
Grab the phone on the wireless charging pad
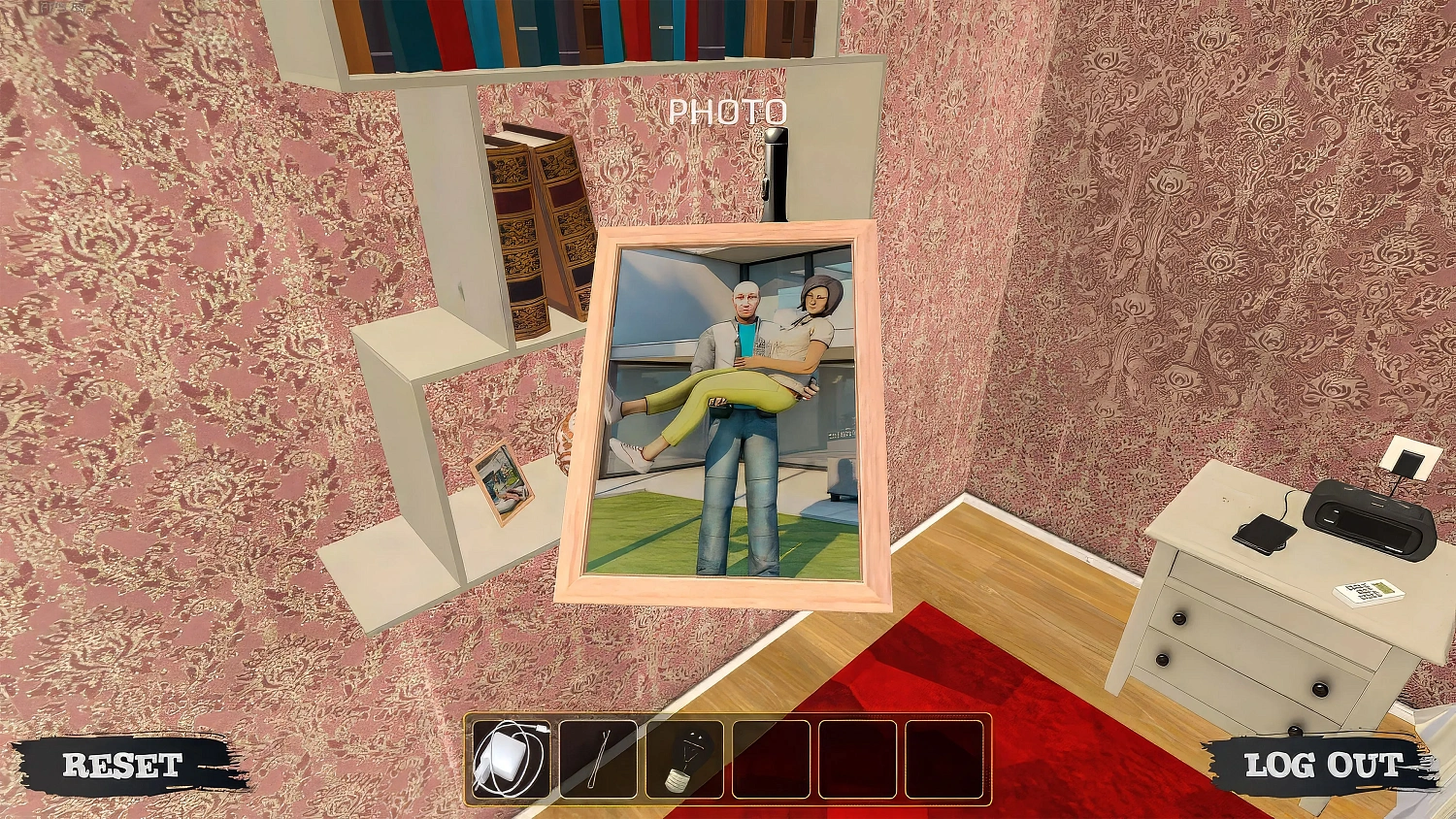(1262, 532)
